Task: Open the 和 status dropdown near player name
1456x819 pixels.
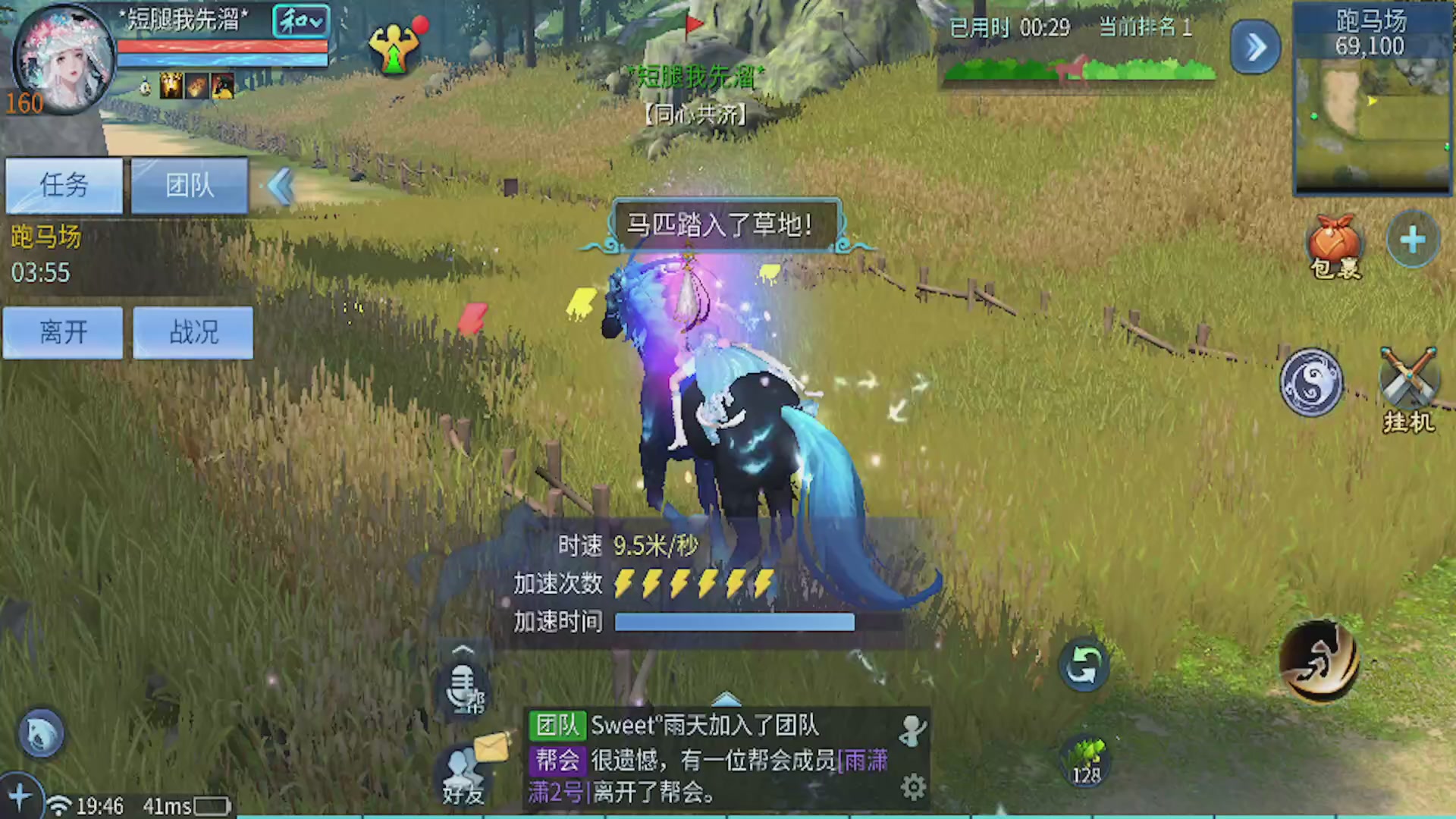Action: [x=300, y=21]
